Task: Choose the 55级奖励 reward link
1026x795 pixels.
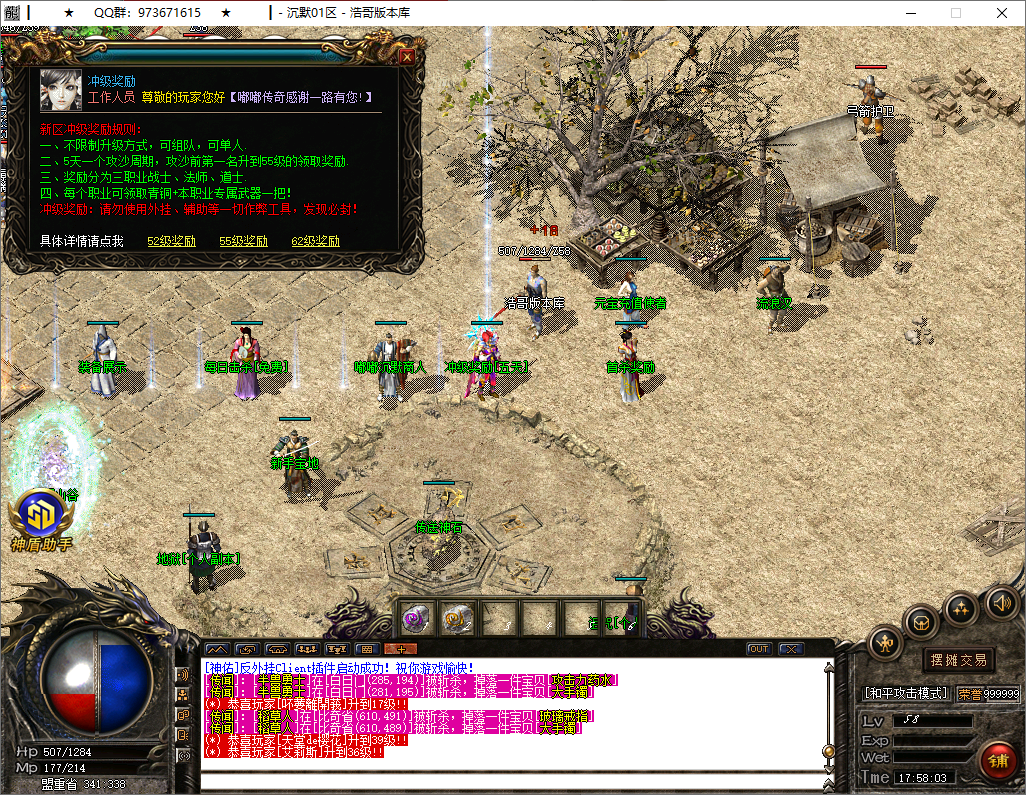Action: (243, 241)
